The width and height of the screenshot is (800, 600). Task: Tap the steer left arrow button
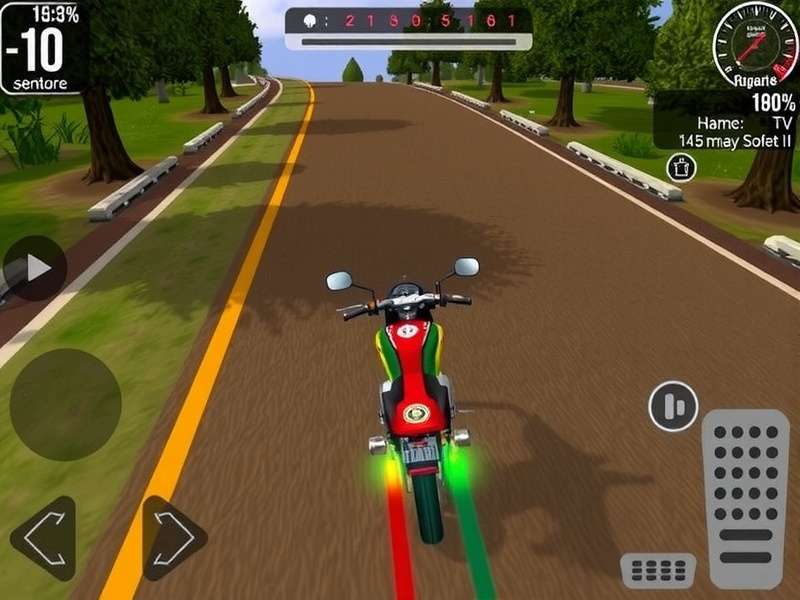43,538
